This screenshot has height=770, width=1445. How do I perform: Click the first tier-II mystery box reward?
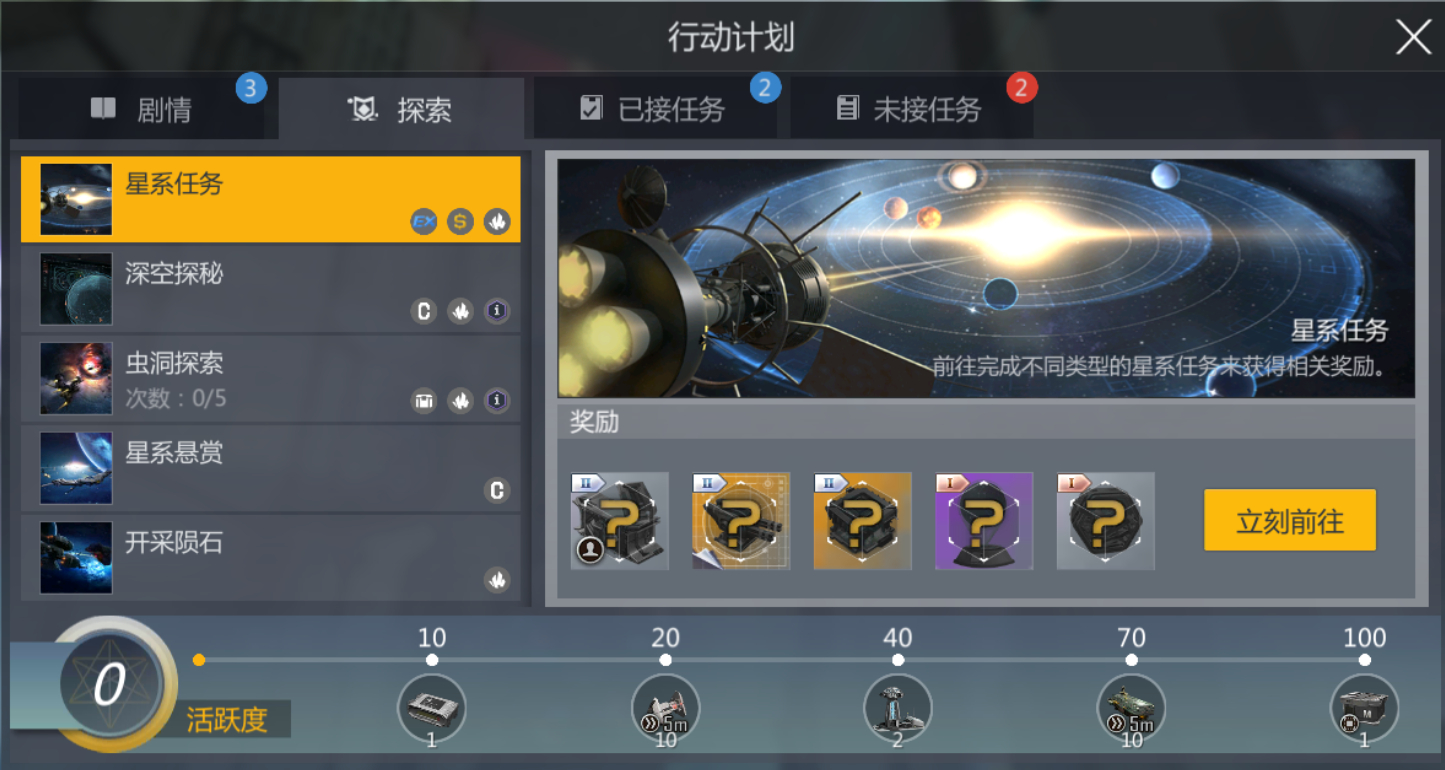[618, 521]
